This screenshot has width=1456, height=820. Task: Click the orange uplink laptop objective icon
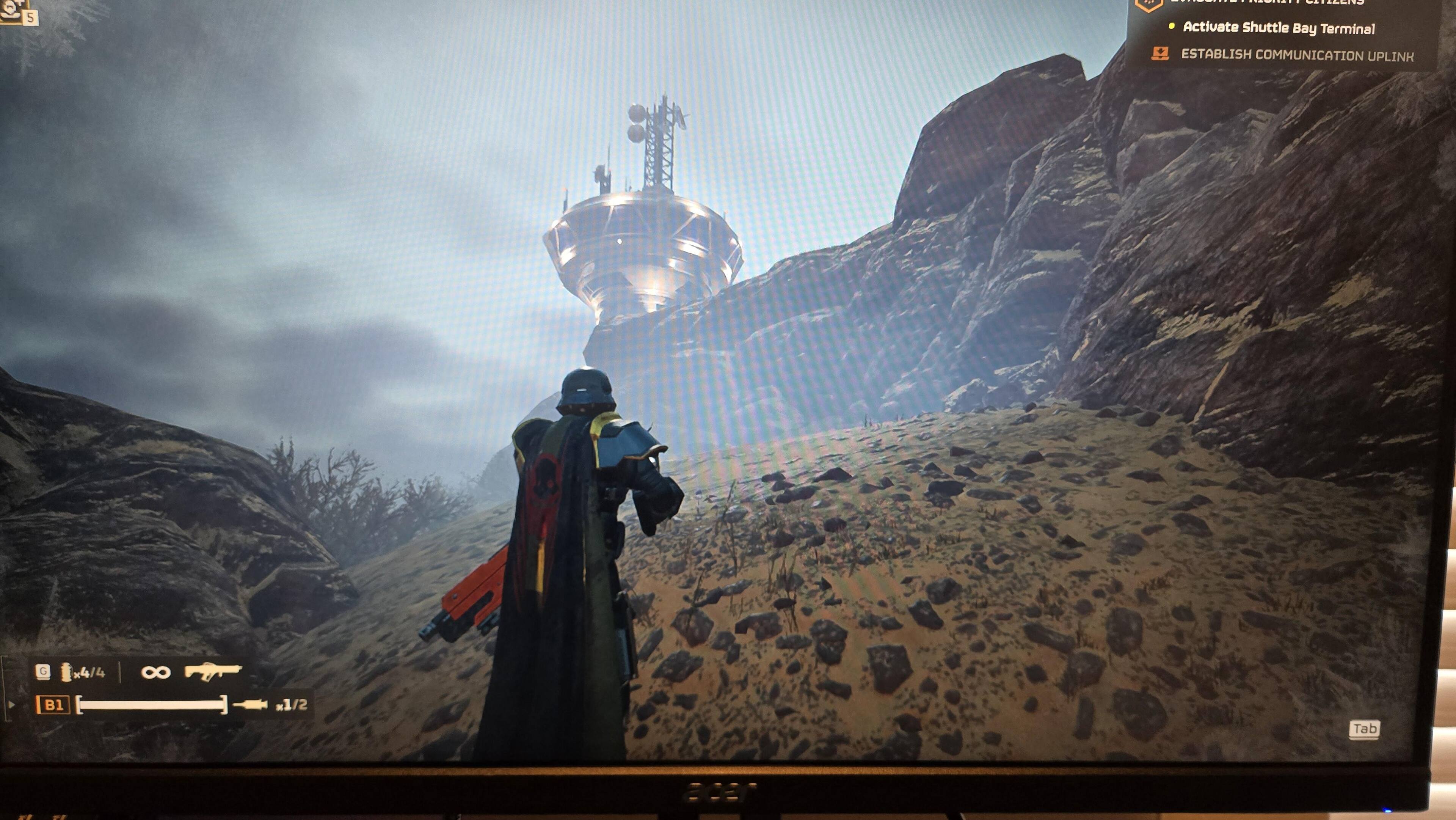1160,54
